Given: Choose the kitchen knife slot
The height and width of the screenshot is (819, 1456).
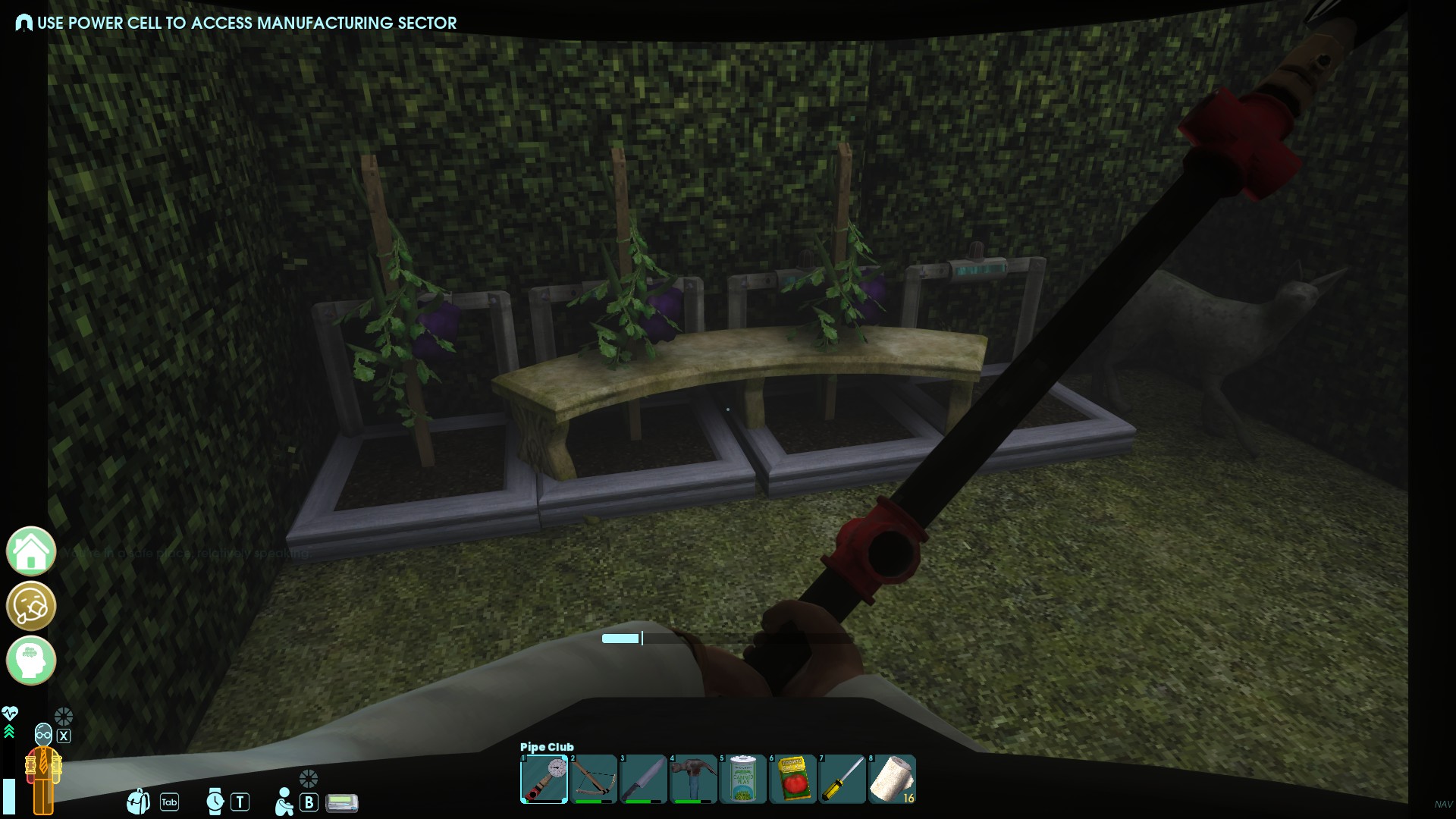Looking at the screenshot, I should coord(643,779).
